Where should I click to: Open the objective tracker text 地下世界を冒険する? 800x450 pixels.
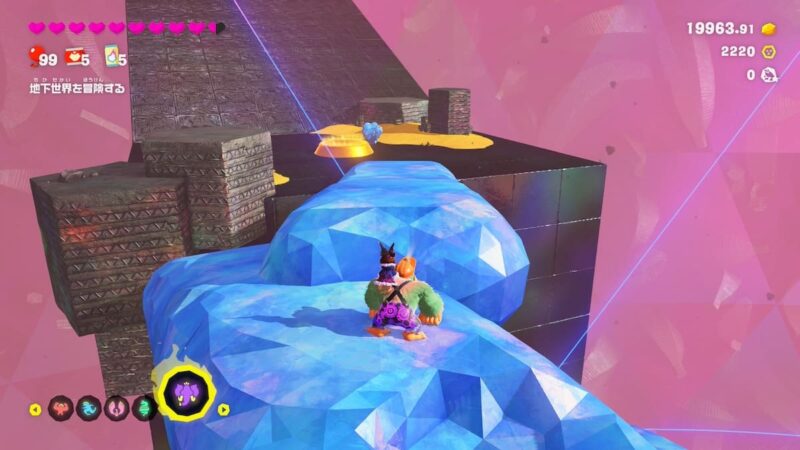point(76,90)
